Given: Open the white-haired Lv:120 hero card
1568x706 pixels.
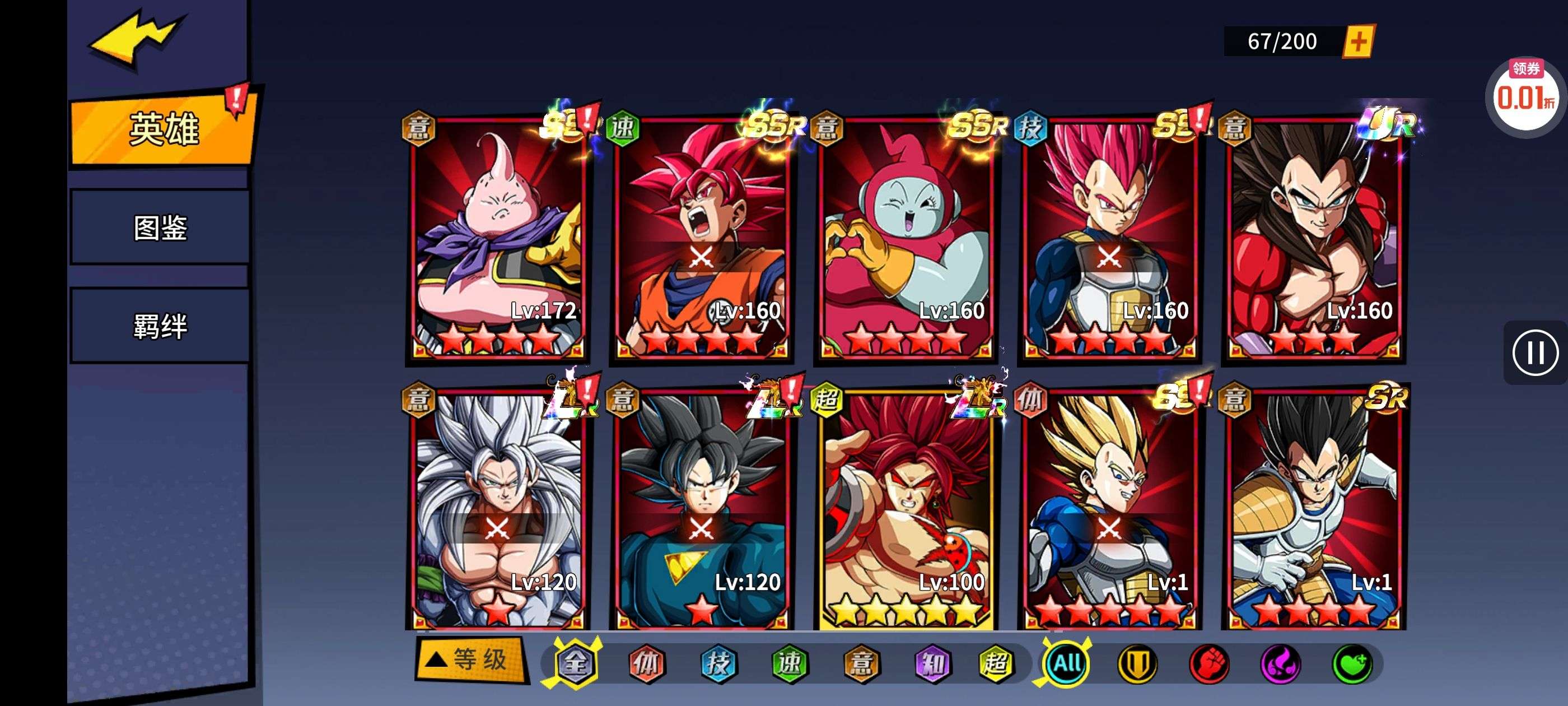Looking at the screenshot, I should click(x=497, y=509).
